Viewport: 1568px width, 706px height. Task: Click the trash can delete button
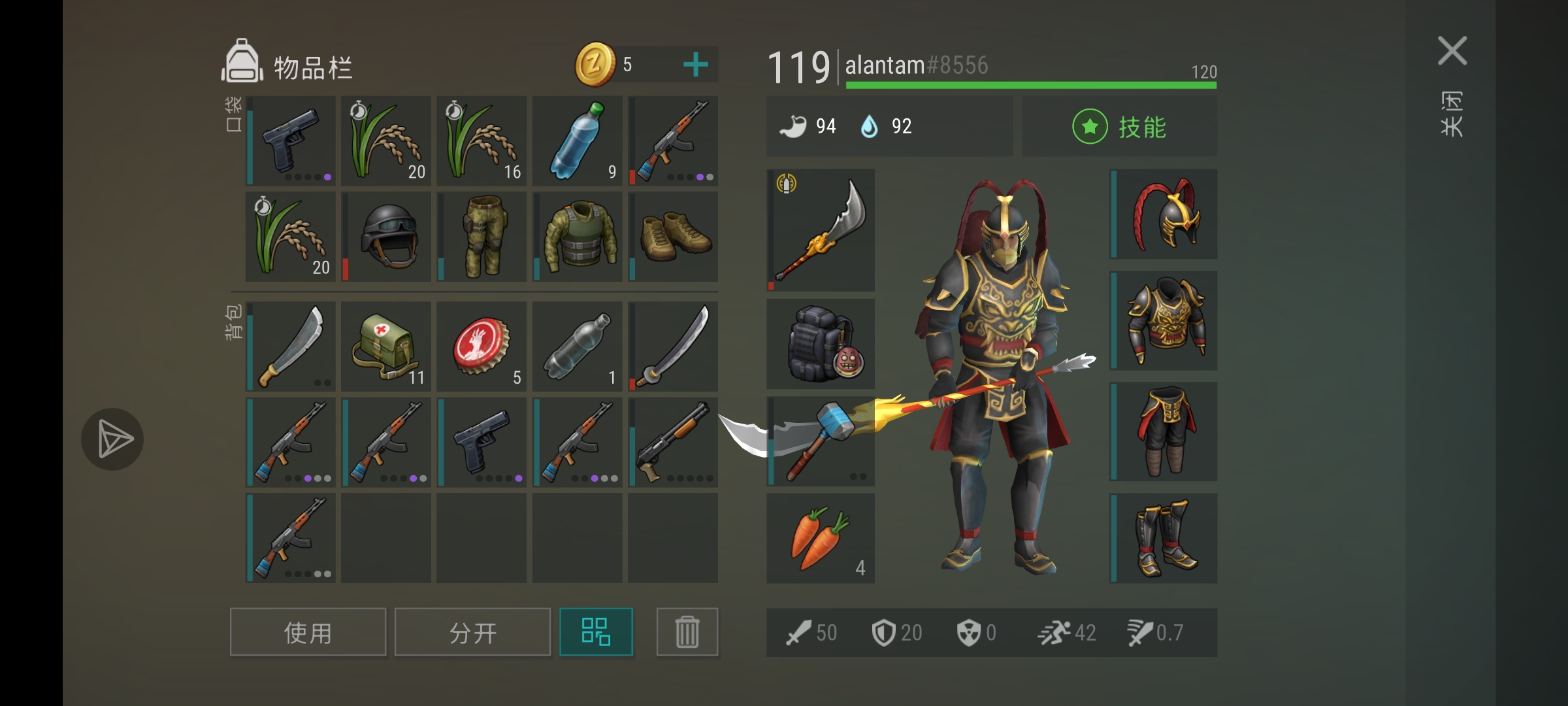(687, 632)
